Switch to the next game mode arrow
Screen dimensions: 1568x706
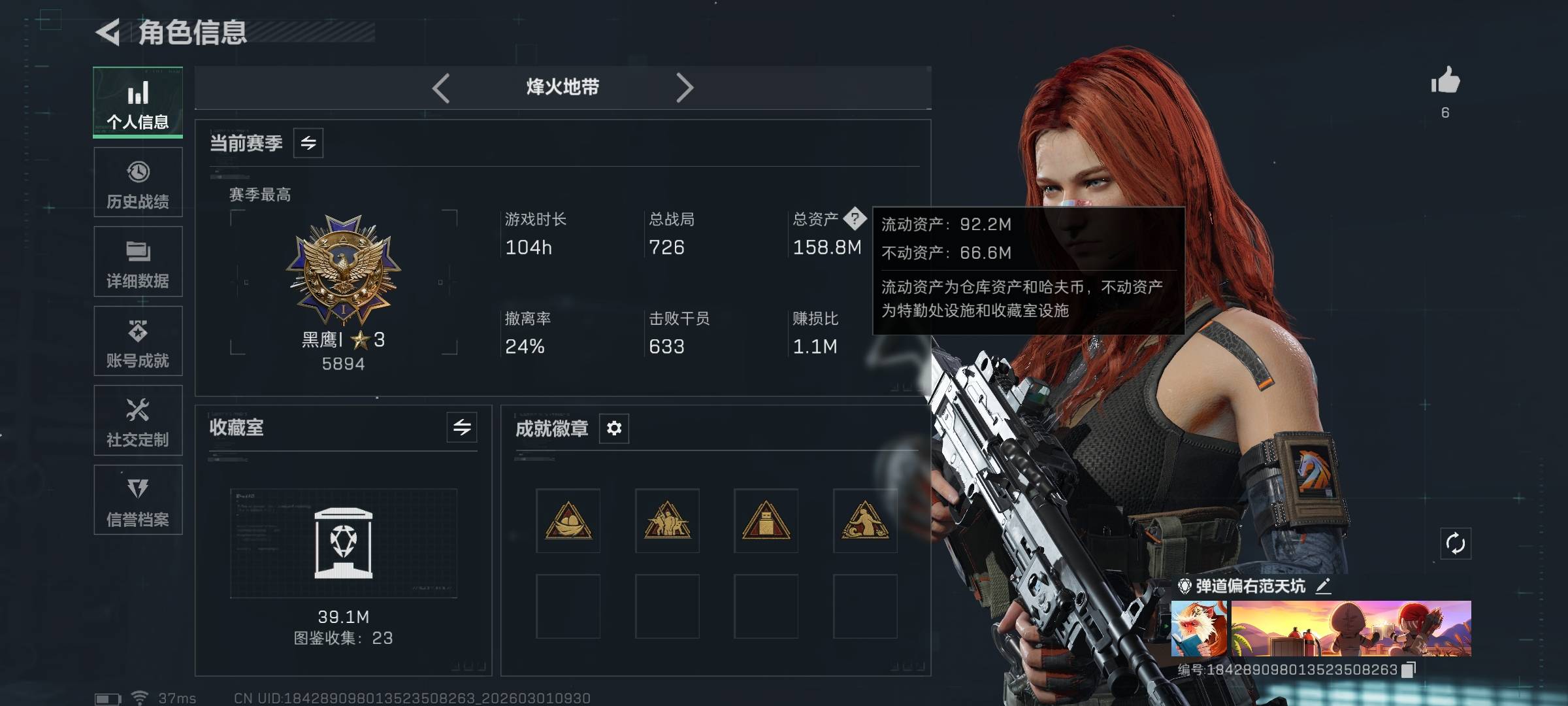(684, 88)
